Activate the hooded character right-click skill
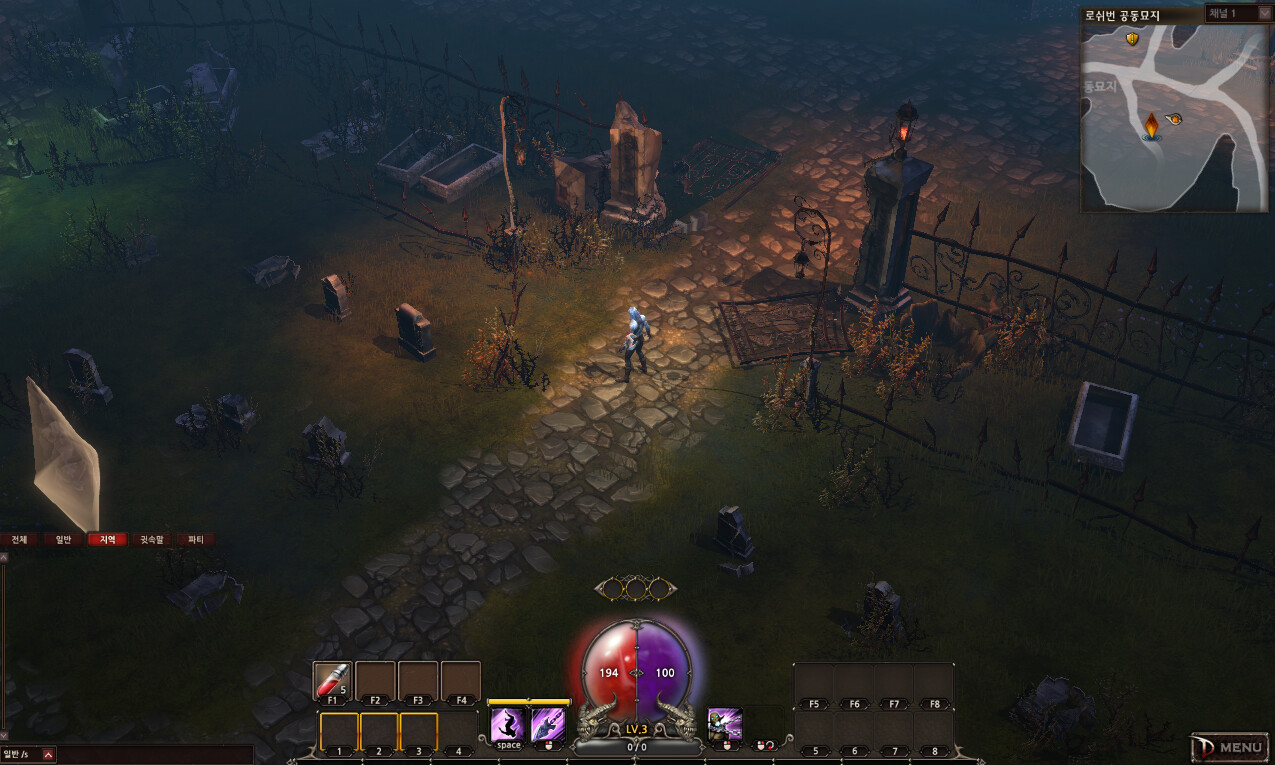Viewport: 1275px width, 765px height. tap(724, 724)
